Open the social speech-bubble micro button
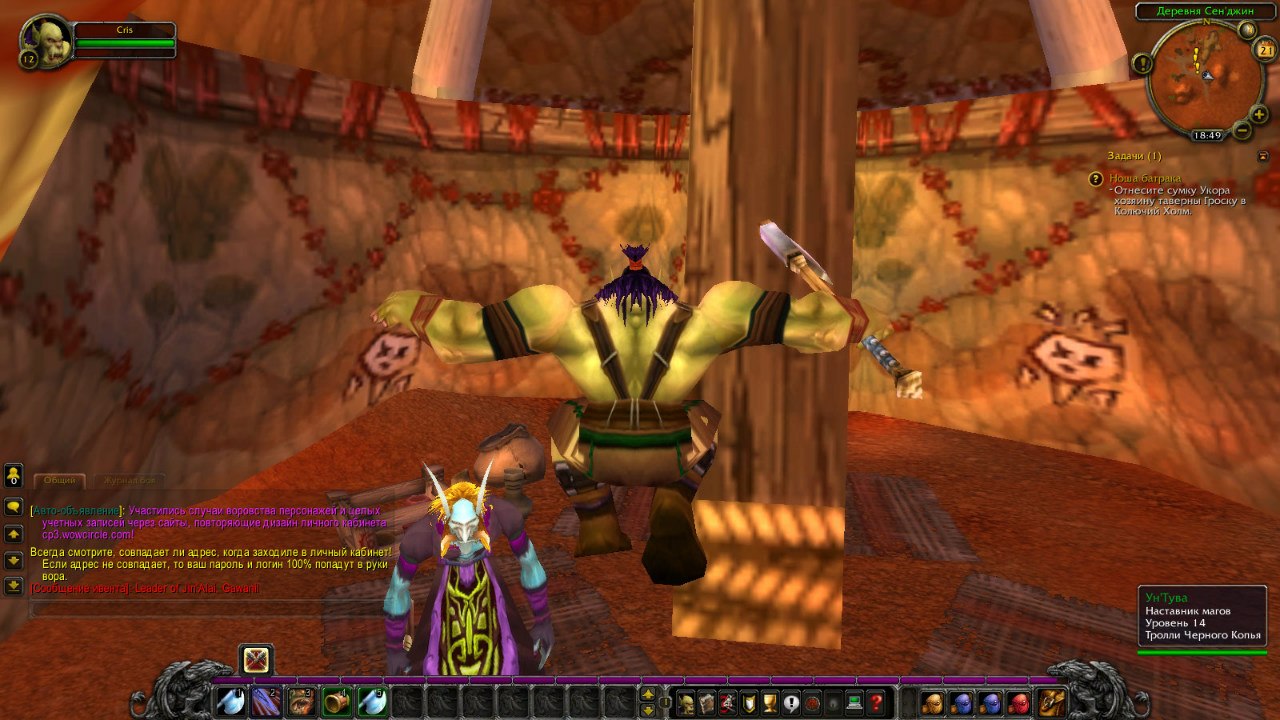The height and width of the screenshot is (720, 1280). point(792,702)
